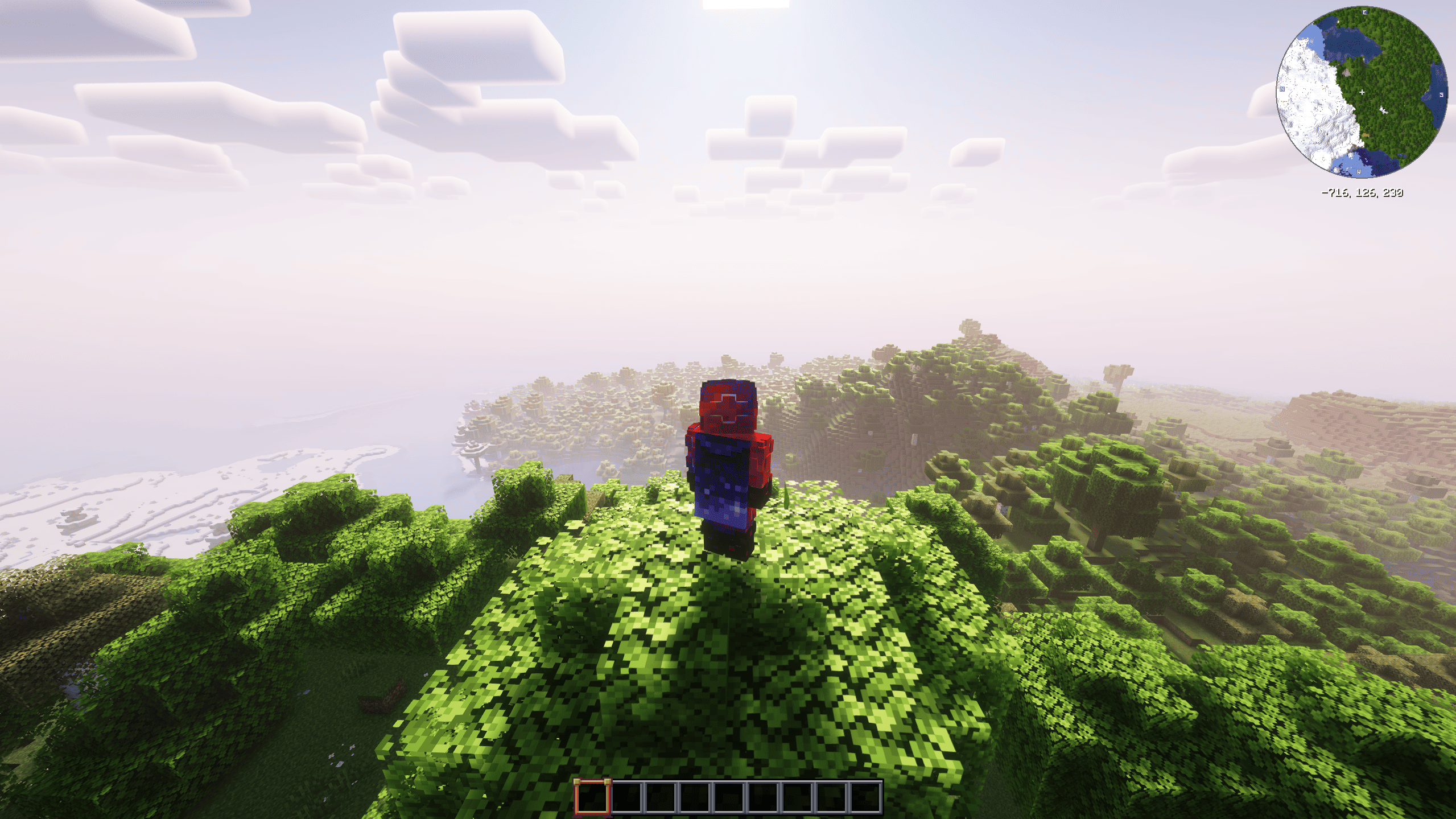Image resolution: width=1456 pixels, height=819 pixels.
Task: Click the N marker on the minimap
Action: point(1282,89)
